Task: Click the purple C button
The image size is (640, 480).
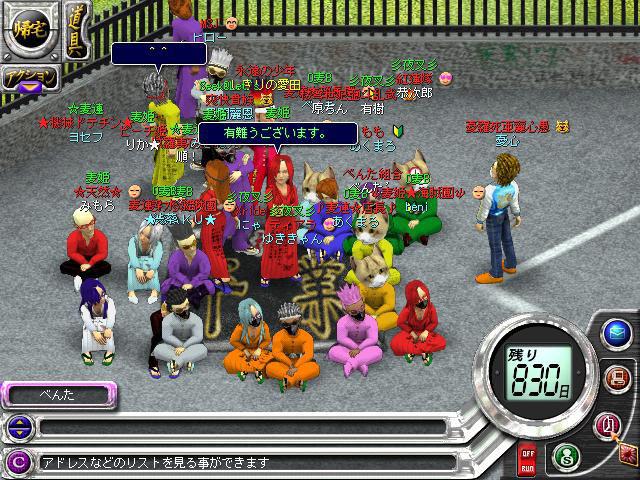Action: [x=16, y=461]
